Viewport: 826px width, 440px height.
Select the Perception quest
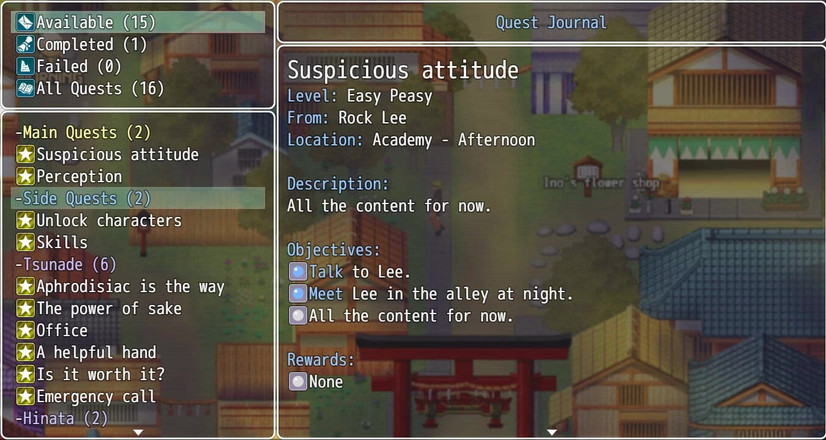click(x=79, y=176)
